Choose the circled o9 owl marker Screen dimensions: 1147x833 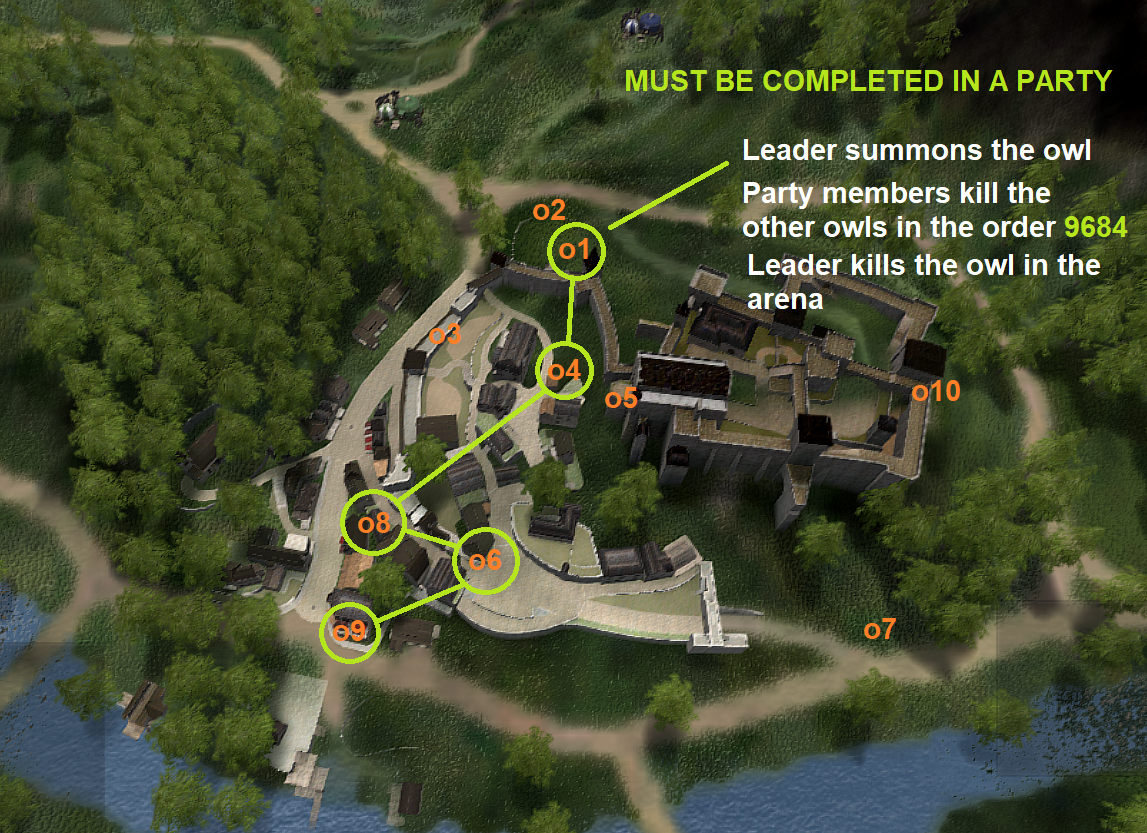click(x=351, y=632)
